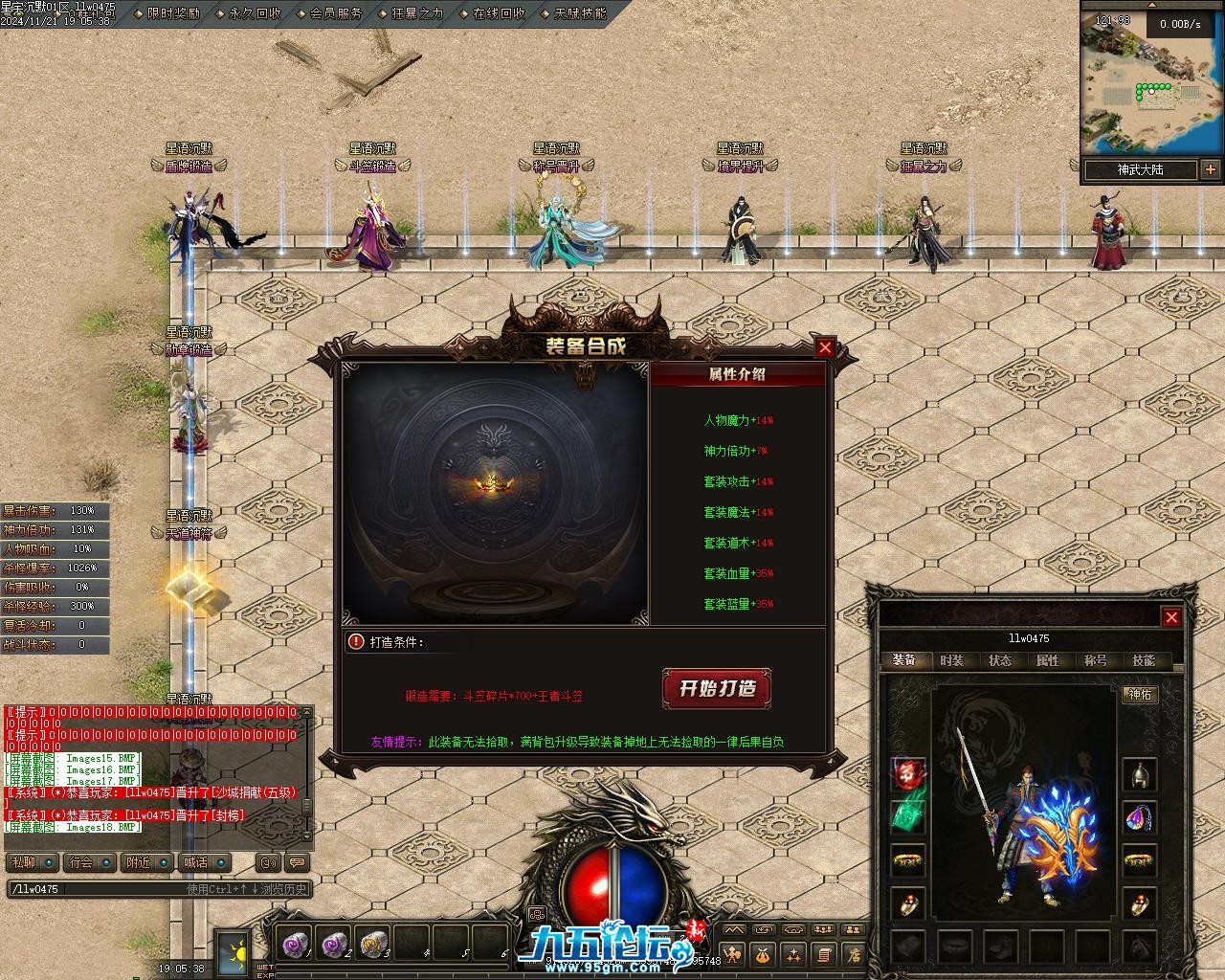Click the 神佑 button in character panel
Viewport: 1225px width, 980px height.
pyautogui.click(x=1141, y=695)
